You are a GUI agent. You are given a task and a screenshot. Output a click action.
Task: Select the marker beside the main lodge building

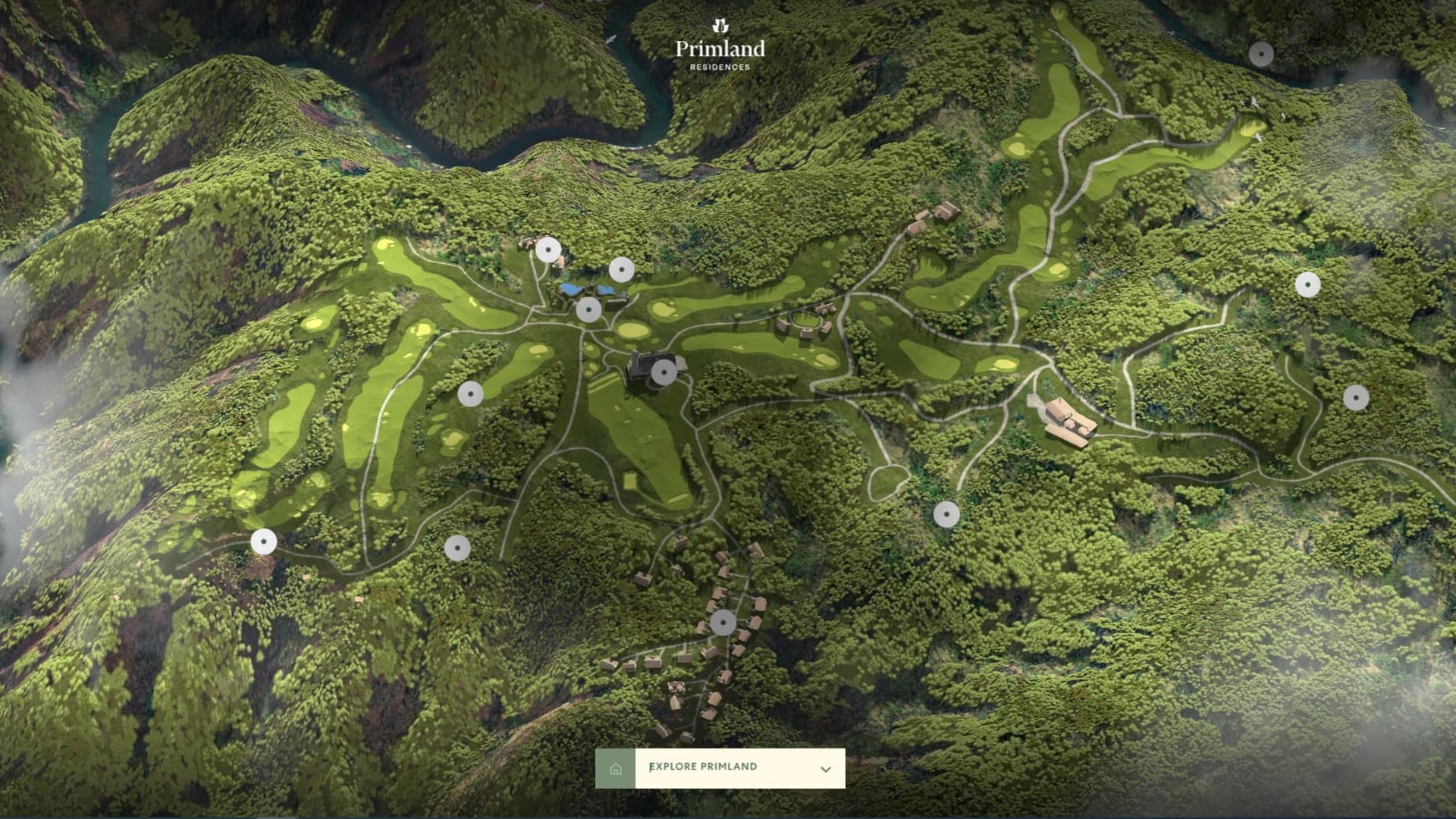coord(664,371)
